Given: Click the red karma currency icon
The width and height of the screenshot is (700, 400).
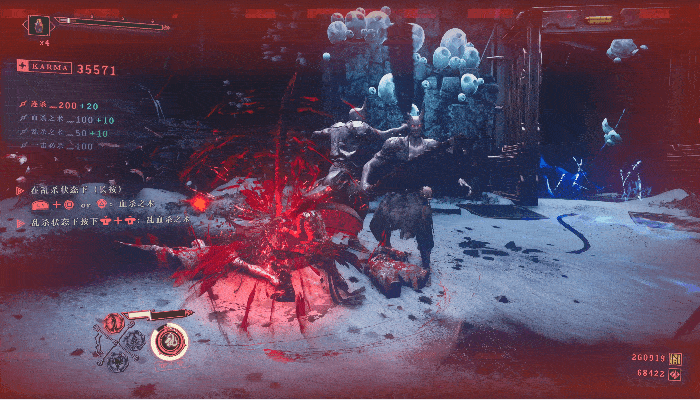Looking at the screenshot, I should click(676, 373).
